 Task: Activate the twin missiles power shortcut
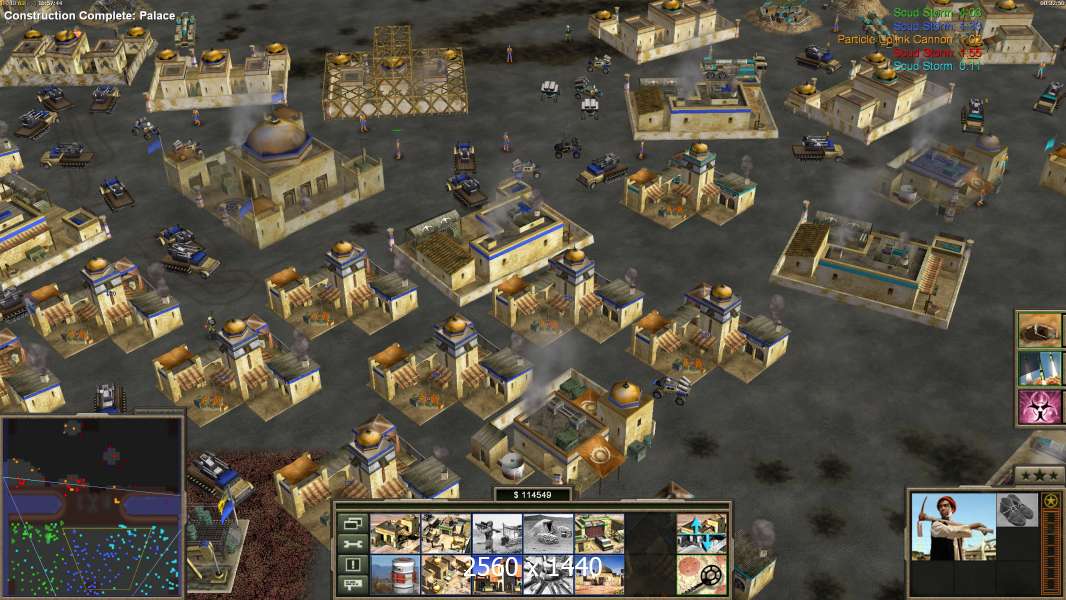(1039, 368)
